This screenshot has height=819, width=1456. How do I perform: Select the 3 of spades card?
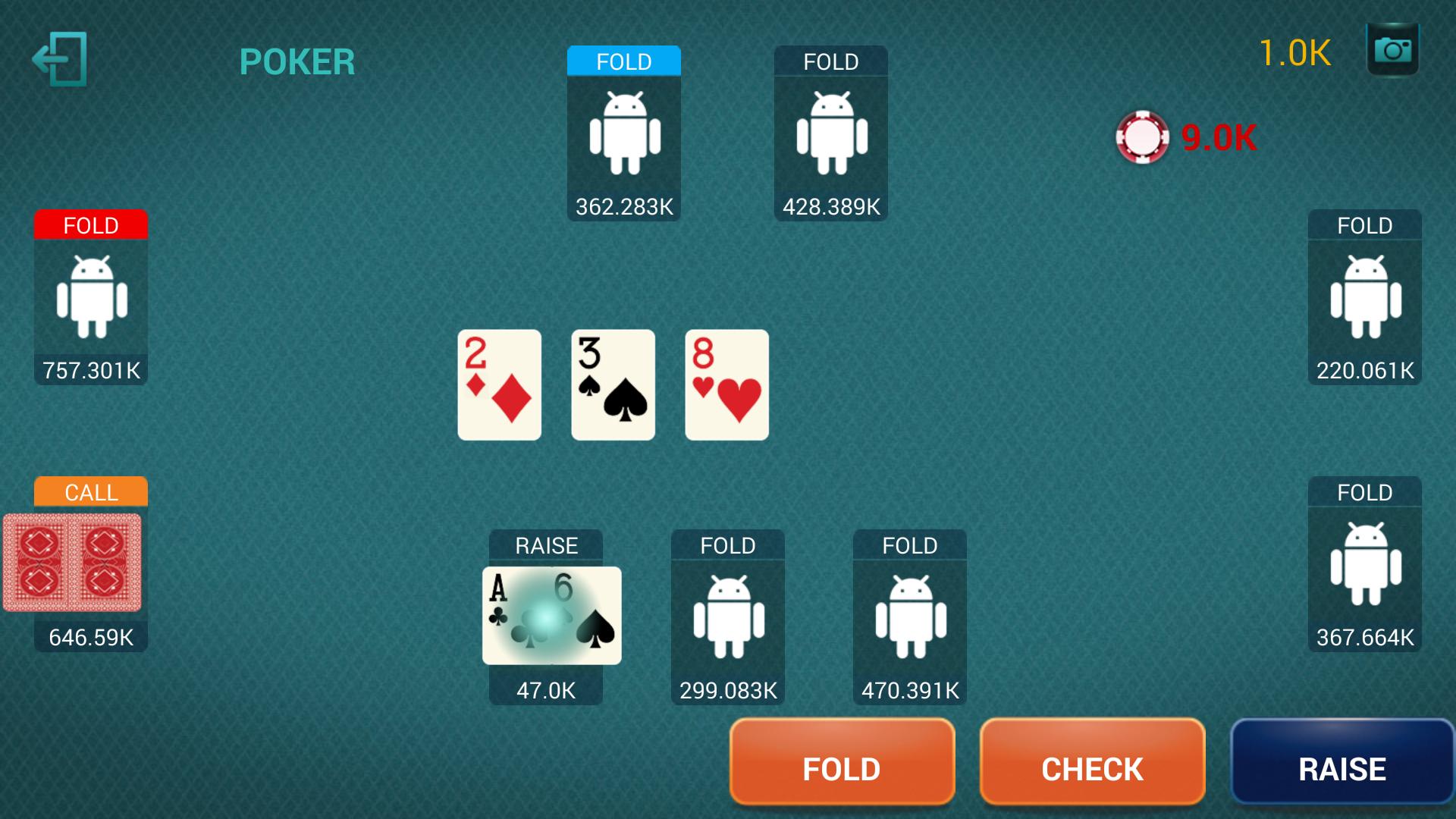[612, 384]
